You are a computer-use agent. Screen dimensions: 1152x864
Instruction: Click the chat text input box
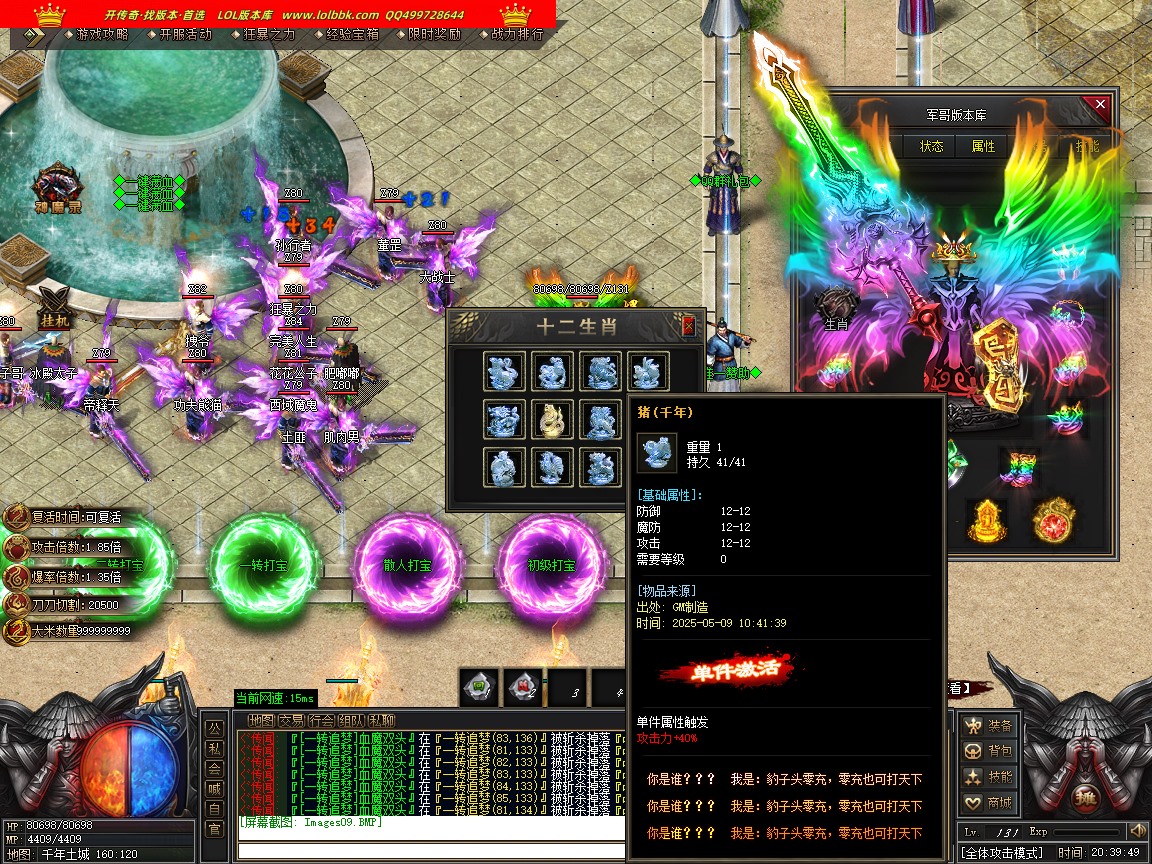(x=430, y=851)
